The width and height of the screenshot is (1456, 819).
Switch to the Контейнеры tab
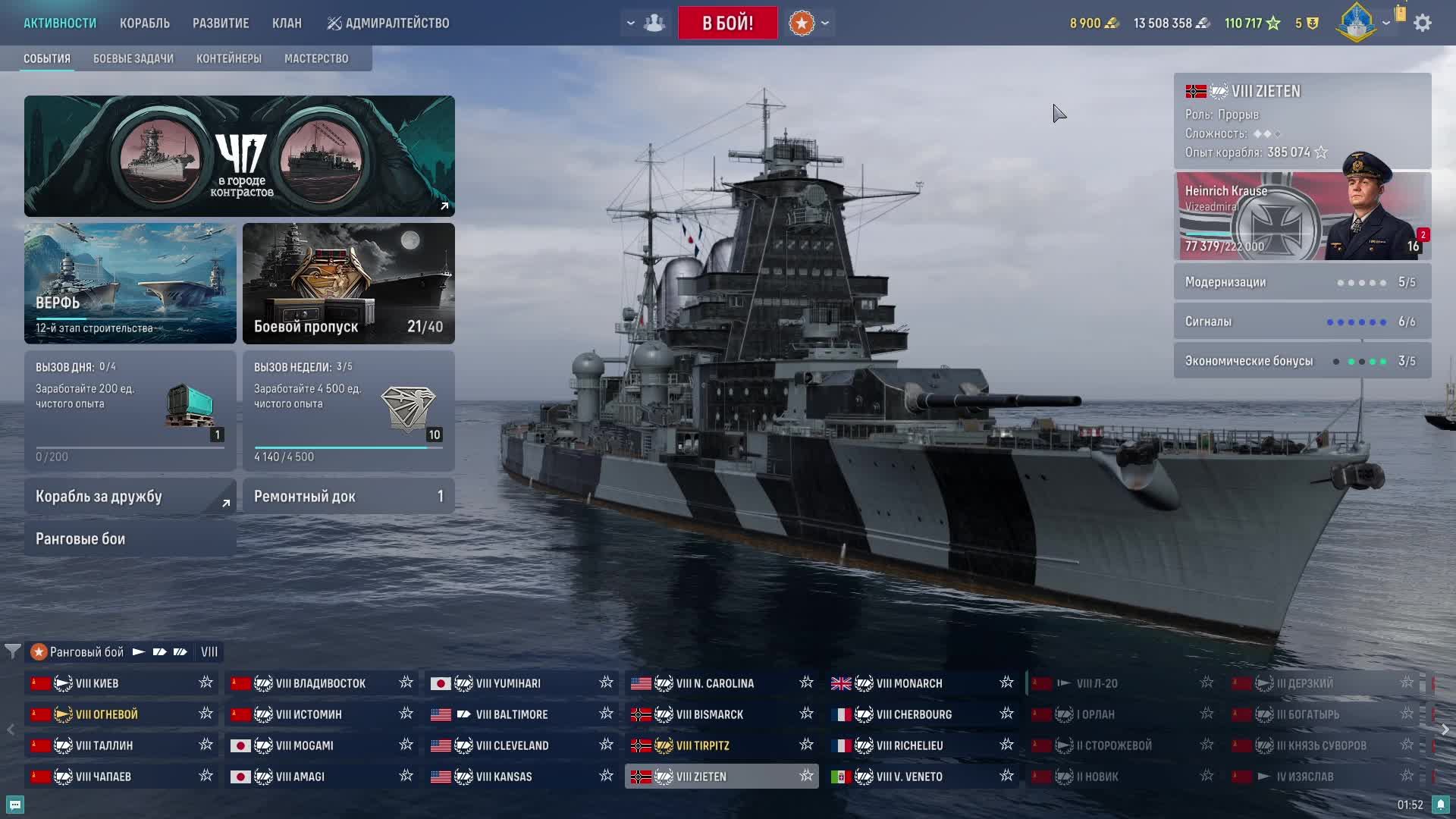(x=229, y=58)
